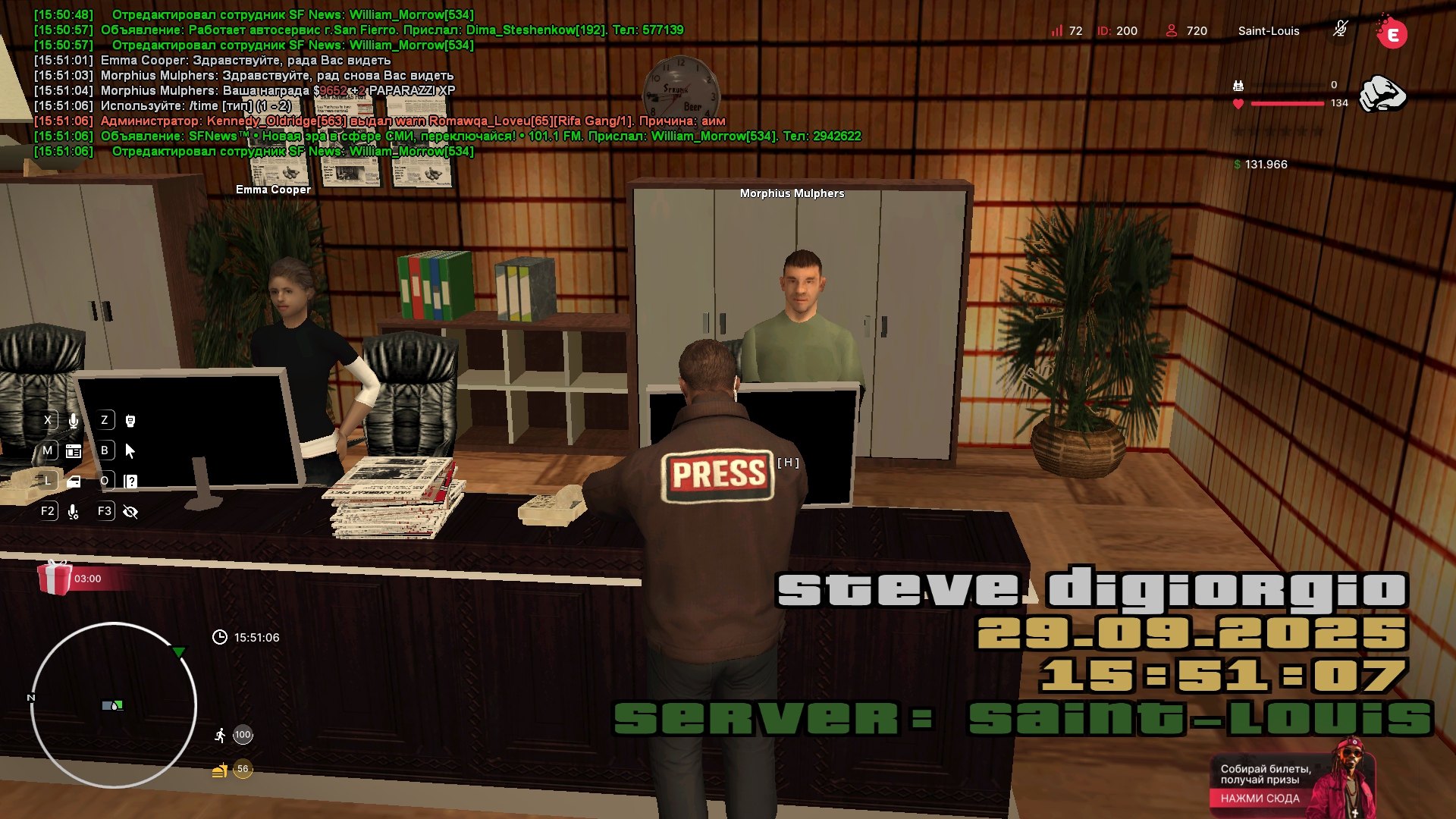
Task: Open the walkie-talkie radio icon
Action: point(130,421)
